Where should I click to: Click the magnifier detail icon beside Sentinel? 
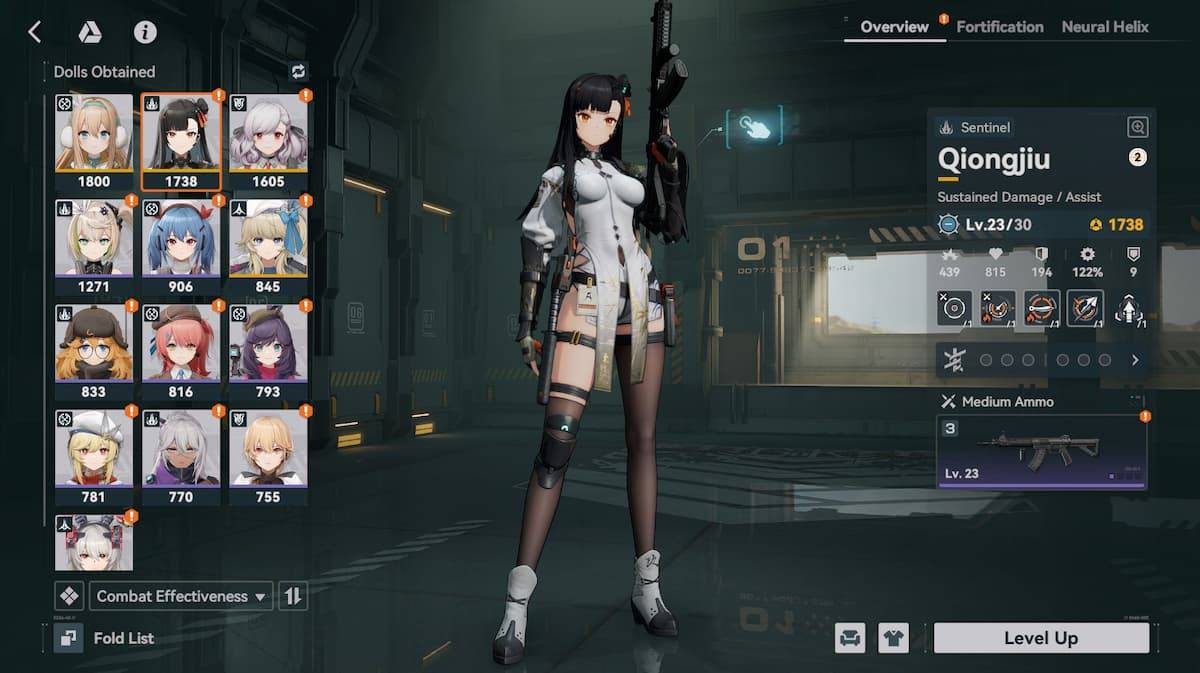pyautogui.click(x=1137, y=127)
